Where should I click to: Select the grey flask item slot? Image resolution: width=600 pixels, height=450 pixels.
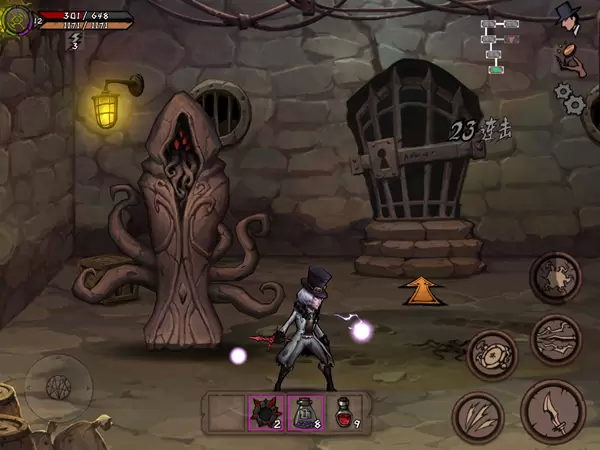tap(305, 412)
